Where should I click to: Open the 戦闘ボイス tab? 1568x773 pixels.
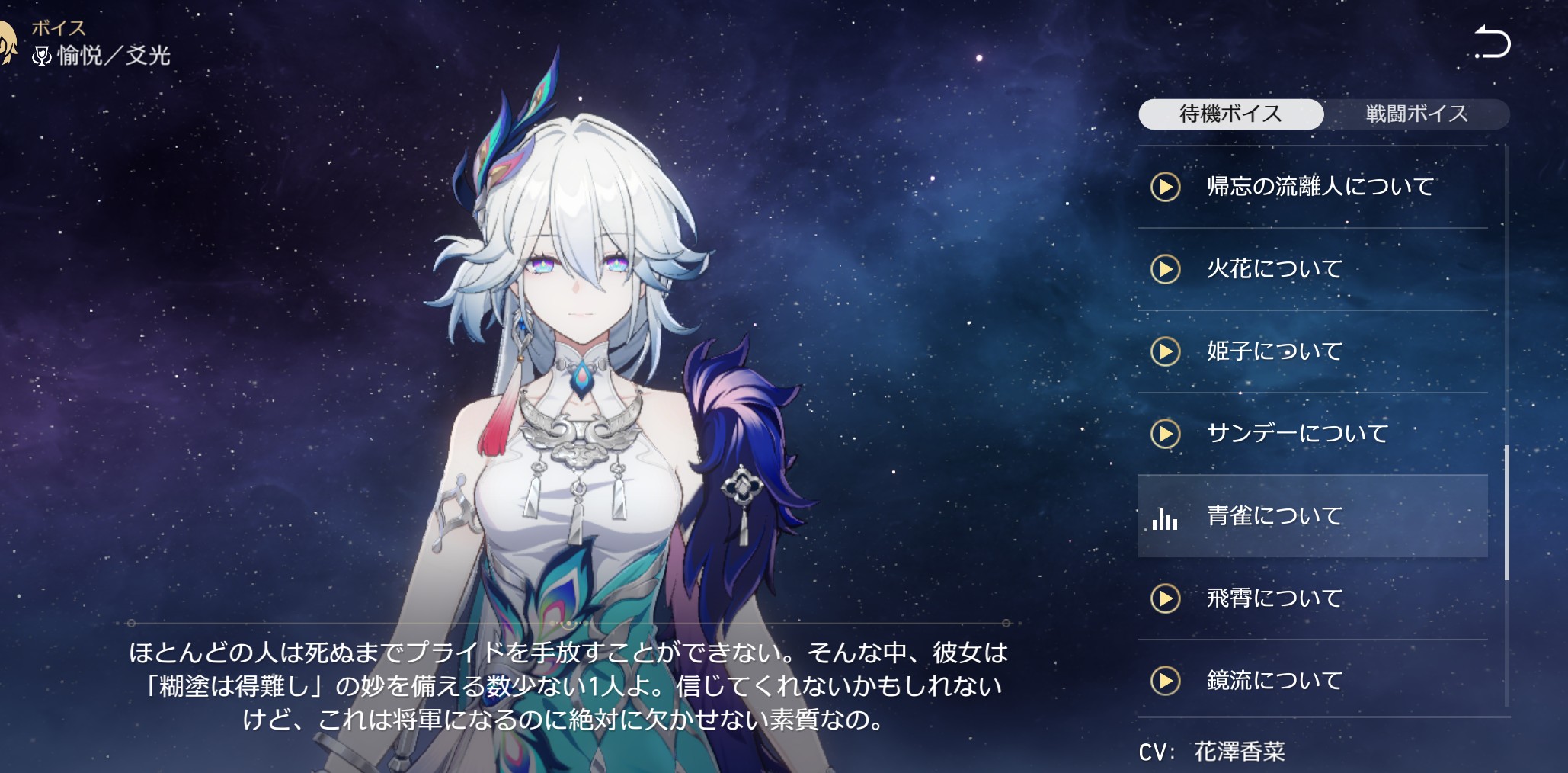[1416, 114]
